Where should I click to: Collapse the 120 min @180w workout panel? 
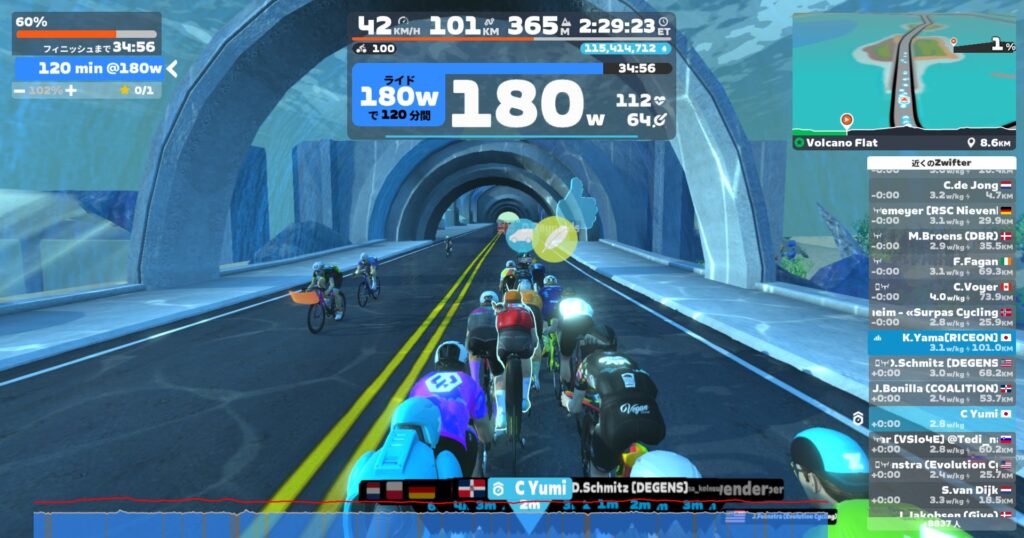[x=172, y=68]
